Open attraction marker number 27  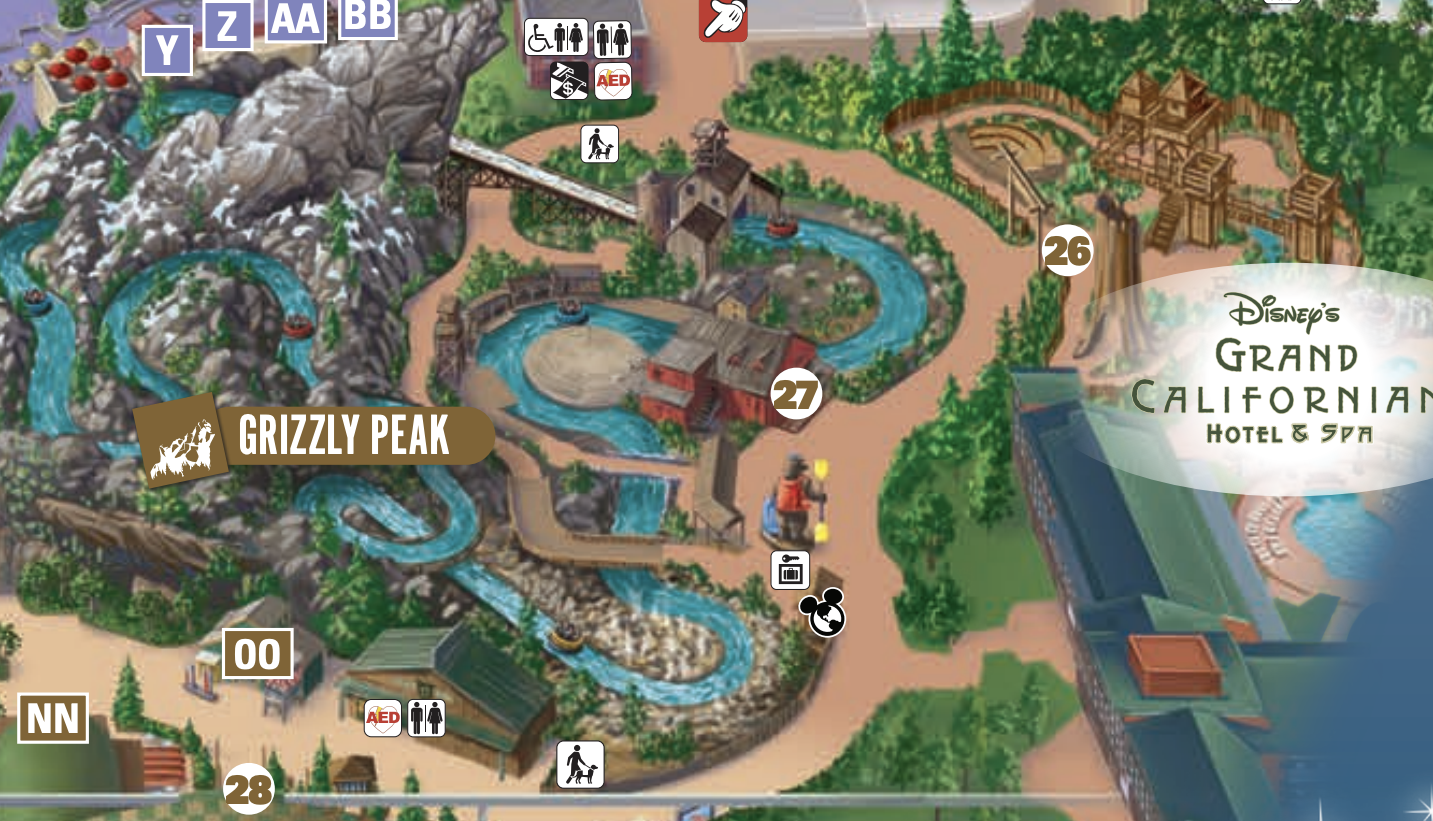(796, 394)
